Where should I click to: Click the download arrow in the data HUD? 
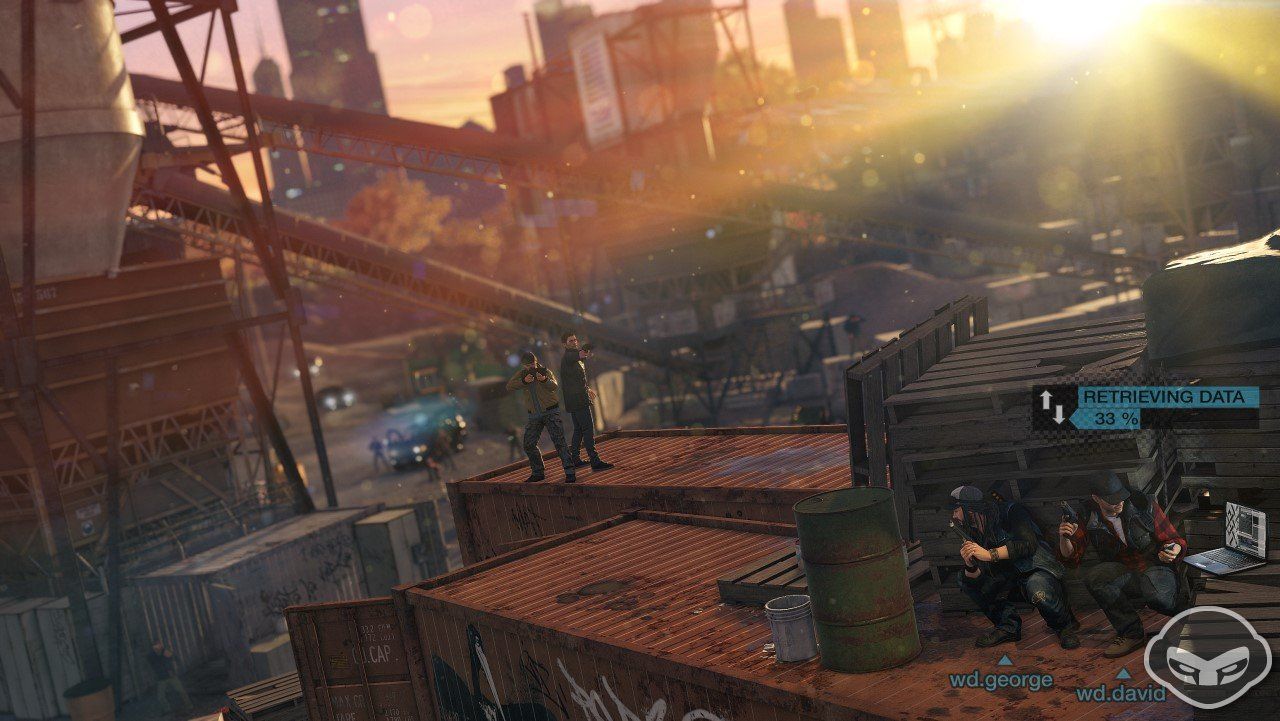[1060, 415]
